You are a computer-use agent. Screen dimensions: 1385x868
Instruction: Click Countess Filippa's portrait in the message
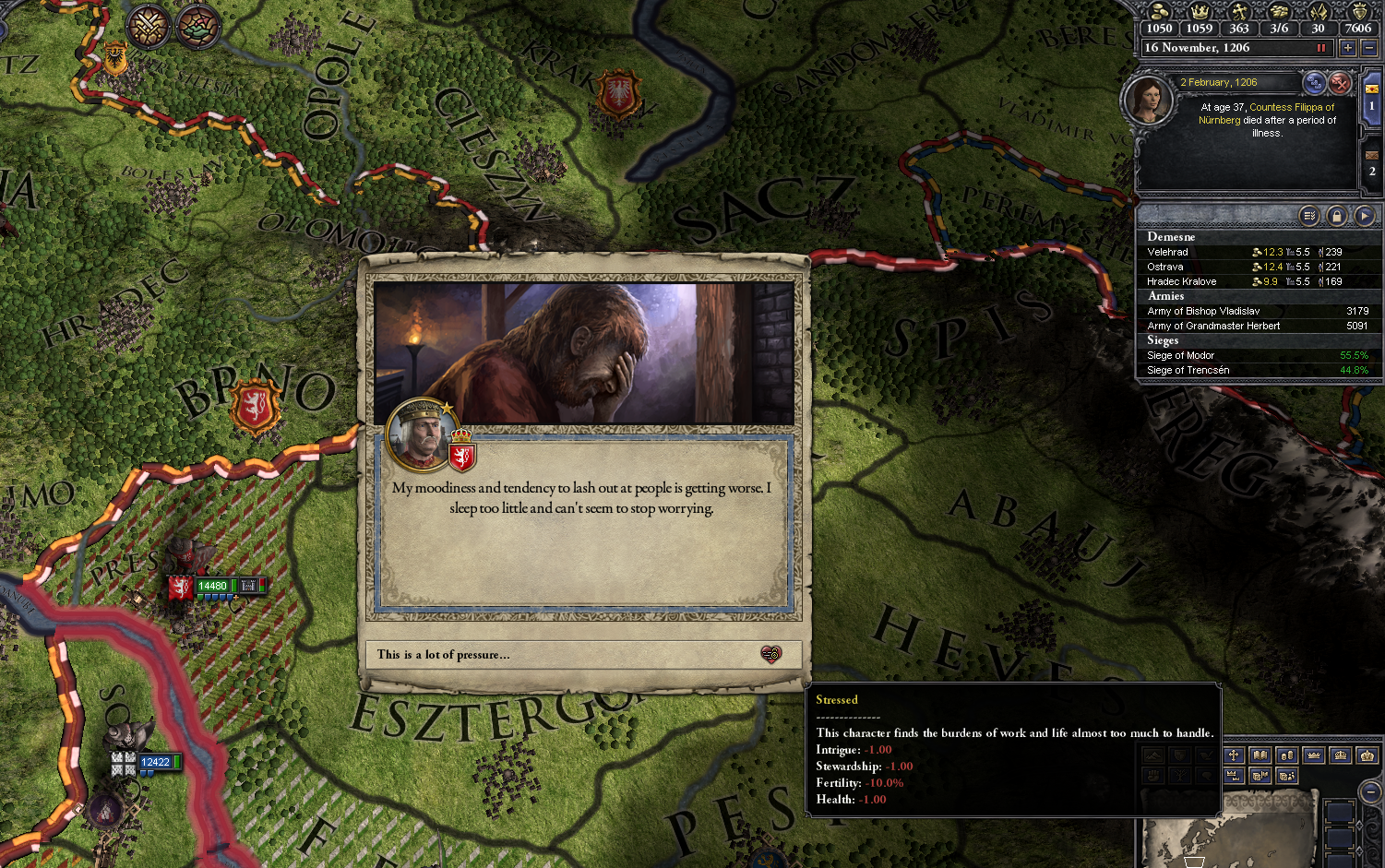tap(1148, 101)
